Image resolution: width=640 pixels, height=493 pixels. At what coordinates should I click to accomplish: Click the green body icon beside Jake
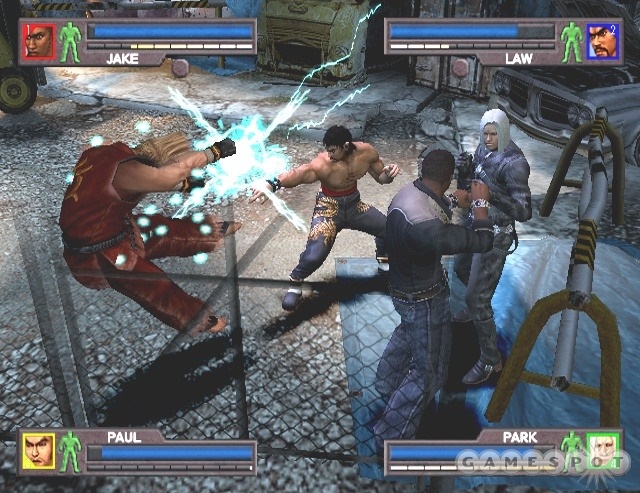coord(70,41)
